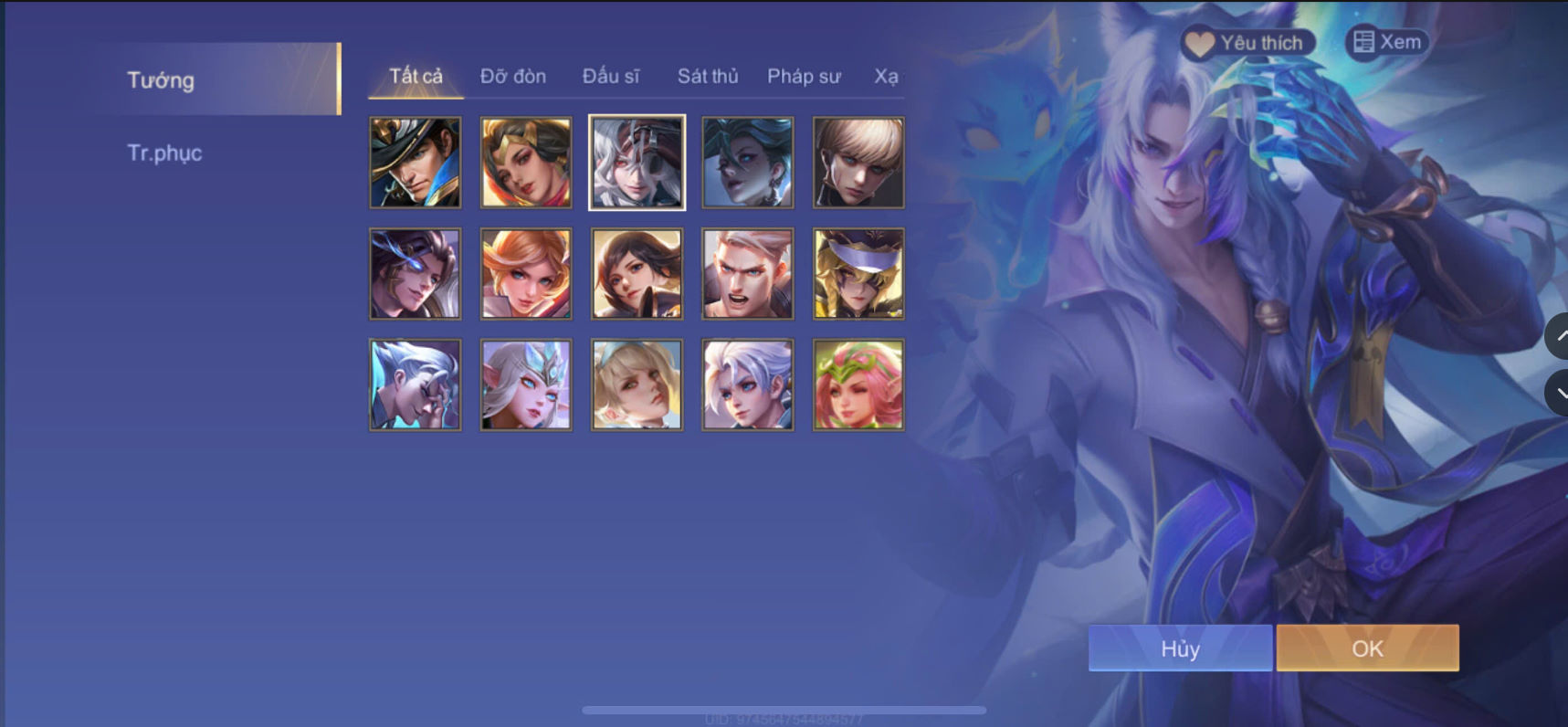Open the Tr.phục sidebar section
The height and width of the screenshot is (727, 1568).
(165, 153)
